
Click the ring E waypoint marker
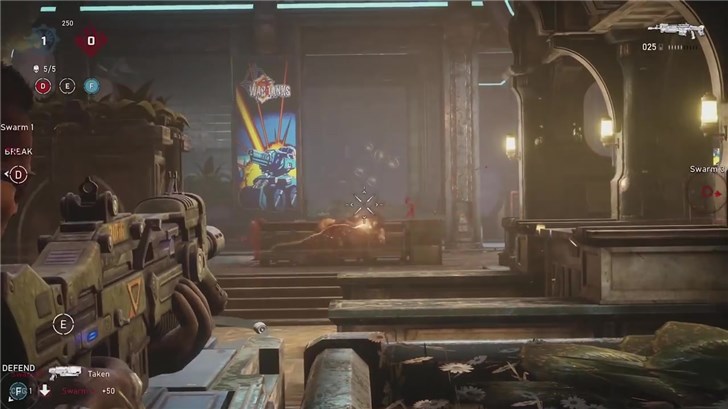click(64, 323)
